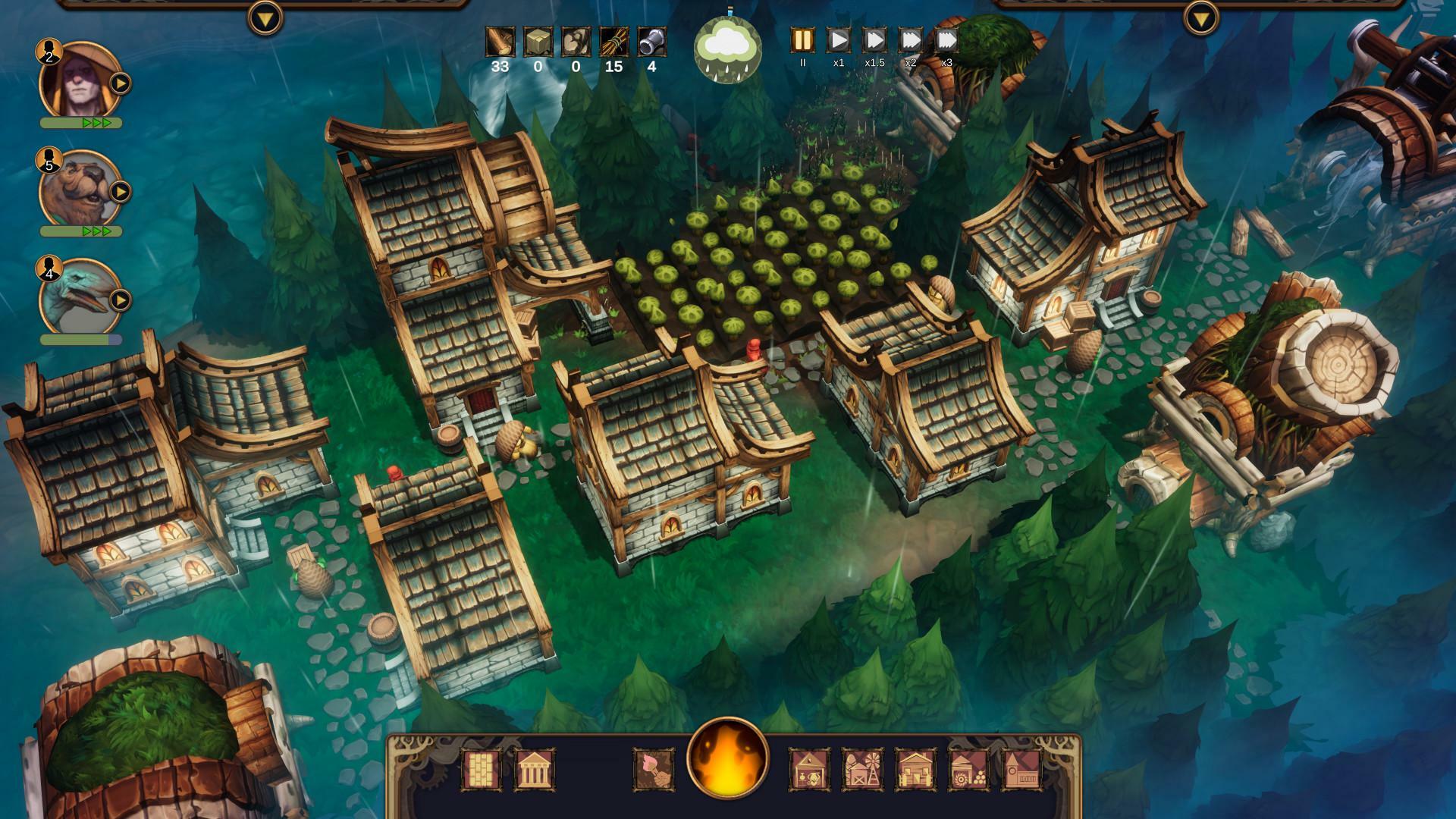This screenshot has width=1456, height=819.
Task: Open the sawmill industry building category
Action: [x=968, y=770]
